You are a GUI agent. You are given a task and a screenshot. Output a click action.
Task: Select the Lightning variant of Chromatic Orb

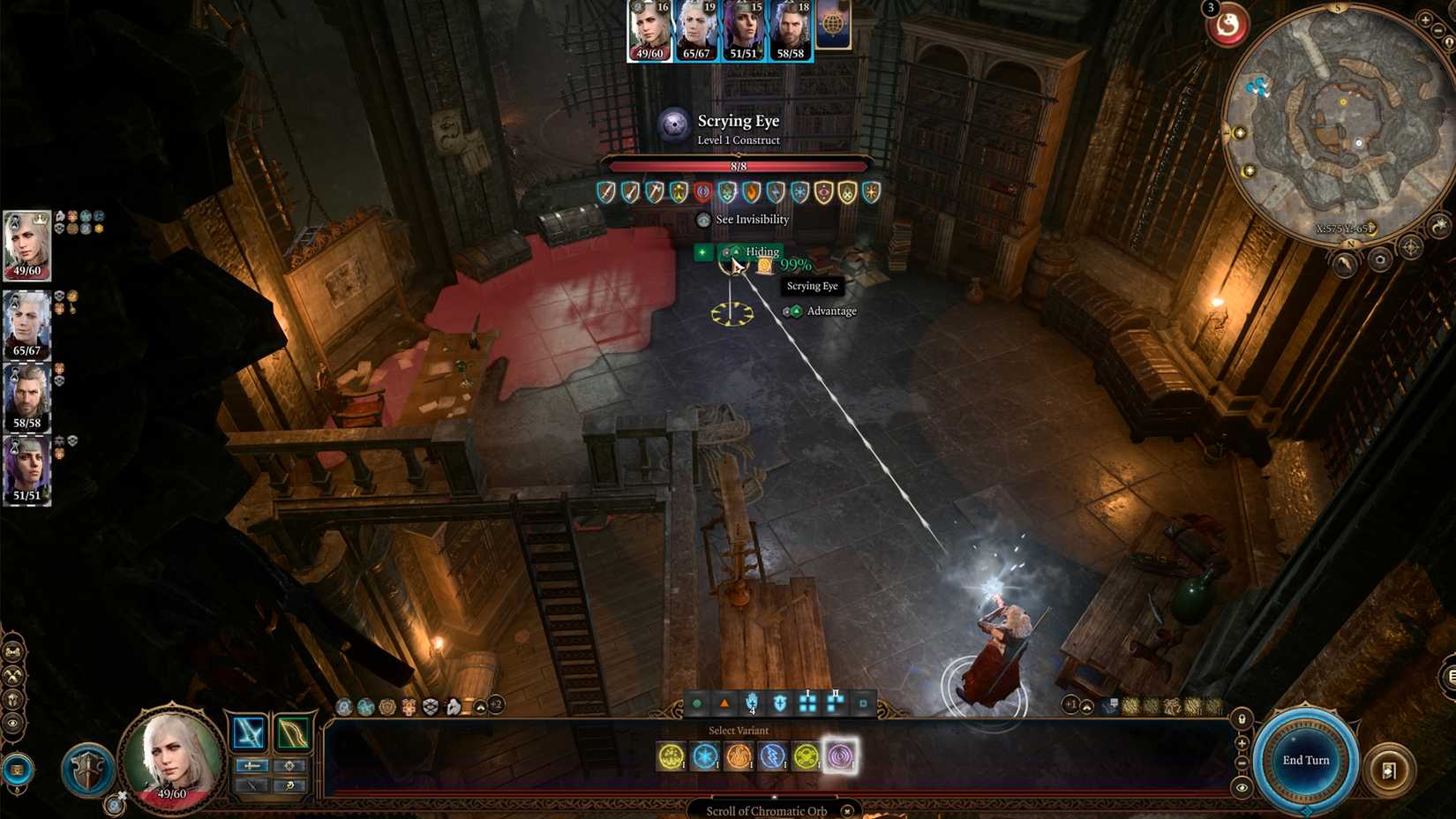point(774,756)
